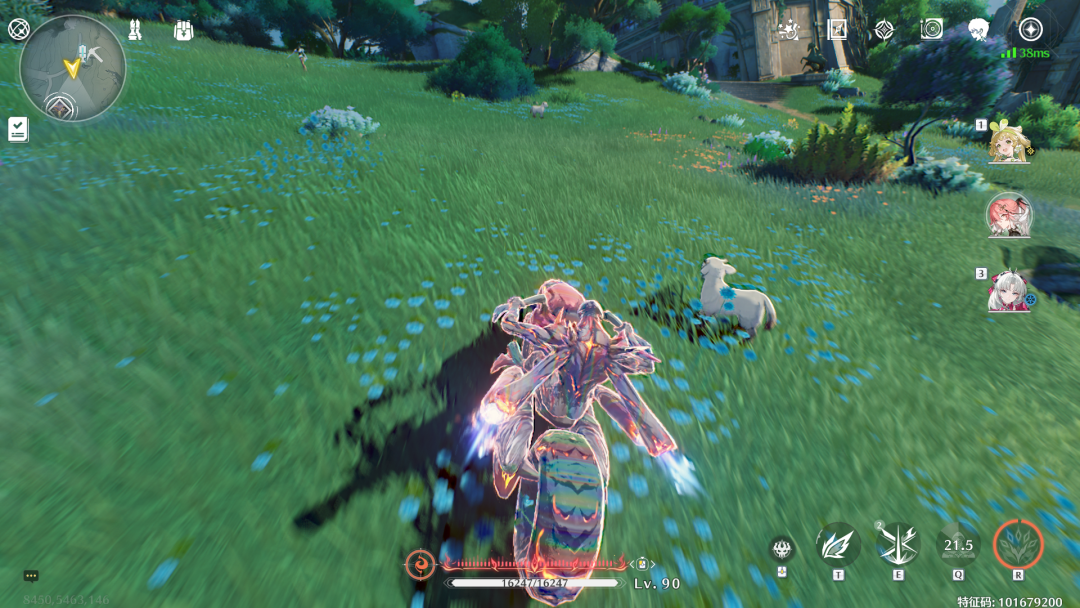Open the sparkling stars event icon
The image size is (1080, 608).
pyautogui.click(x=790, y=30)
